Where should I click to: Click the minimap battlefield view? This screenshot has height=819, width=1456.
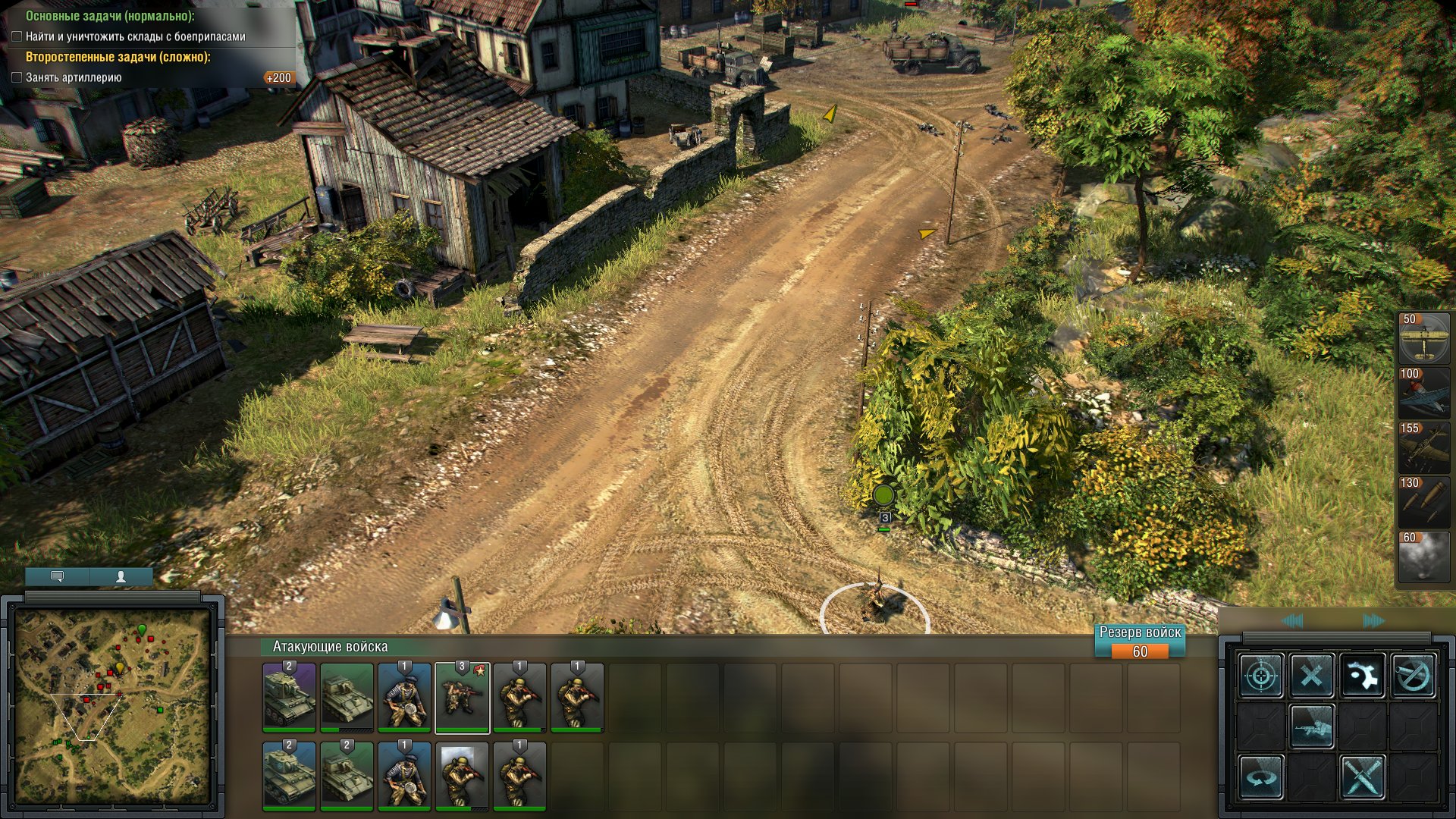tap(113, 706)
